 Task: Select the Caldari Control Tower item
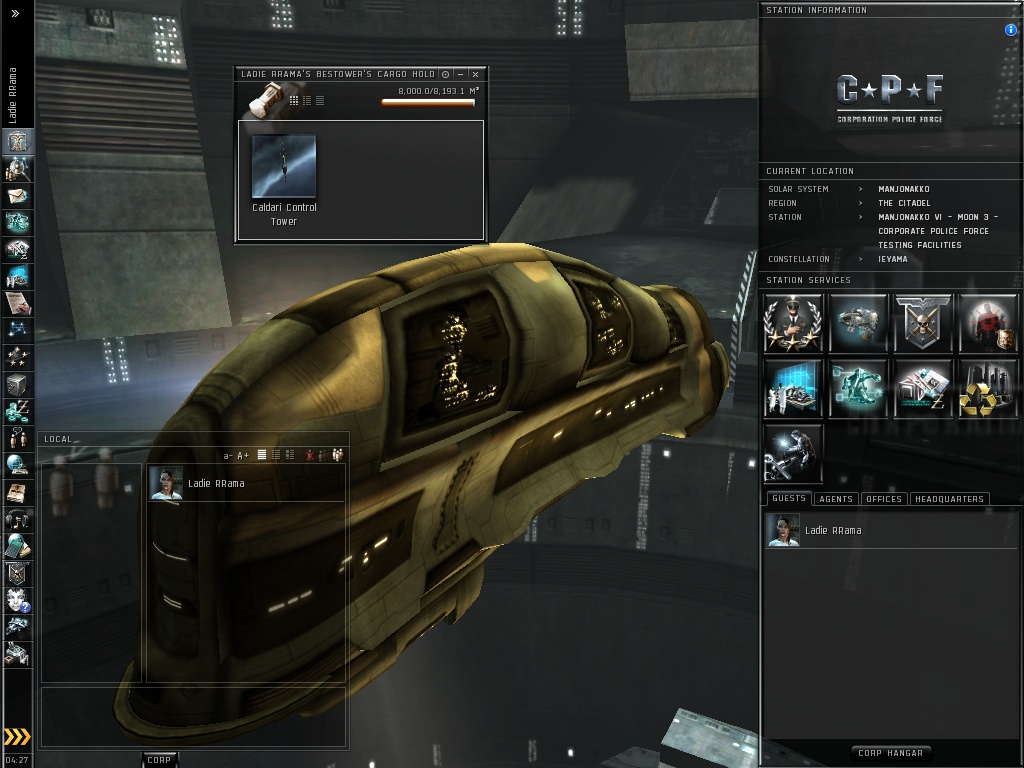[284, 168]
